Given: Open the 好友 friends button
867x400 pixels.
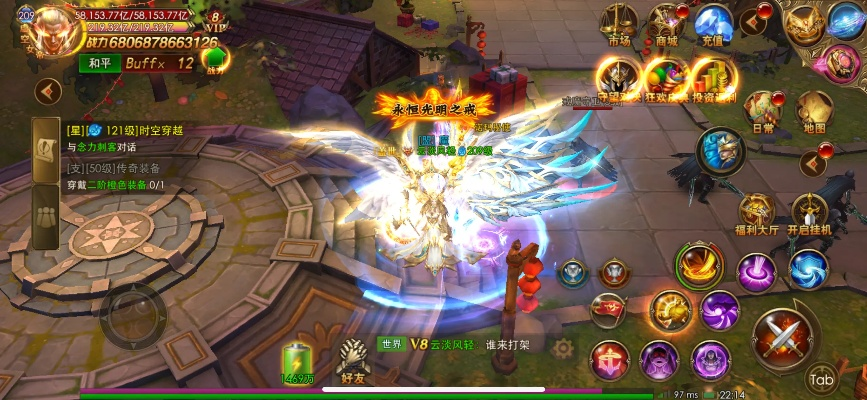Looking at the screenshot, I should (x=353, y=361).
